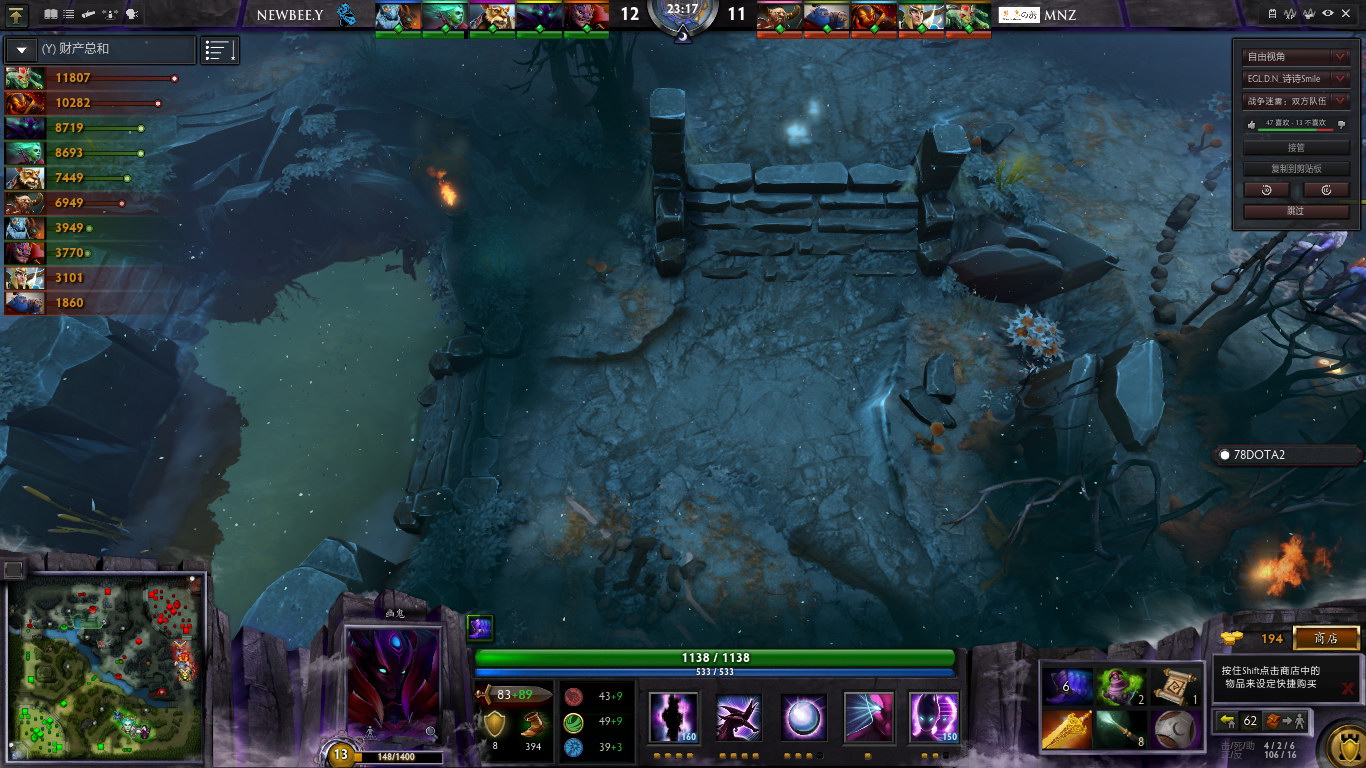Activate Spectre's Haunt ultimate ability
Viewport: 1366px width, 768px height.
click(x=932, y=718)
